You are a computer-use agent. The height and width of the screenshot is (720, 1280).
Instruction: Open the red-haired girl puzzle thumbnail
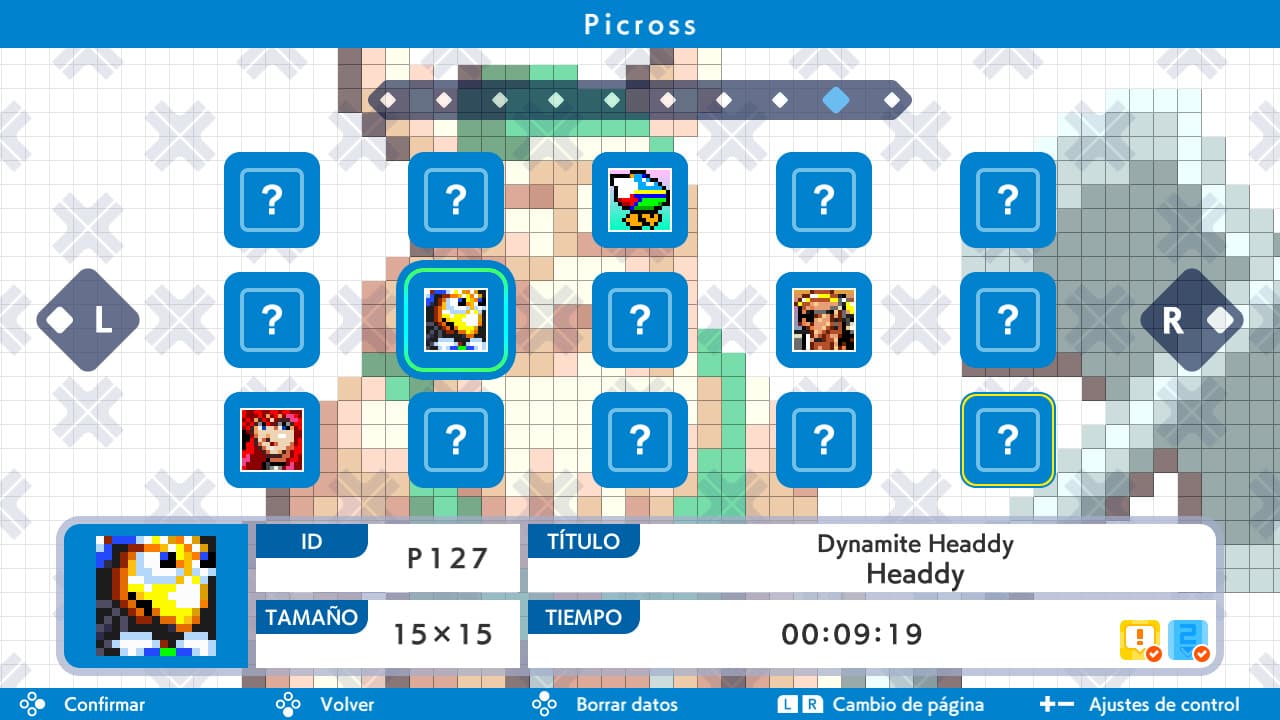point(271,440)
